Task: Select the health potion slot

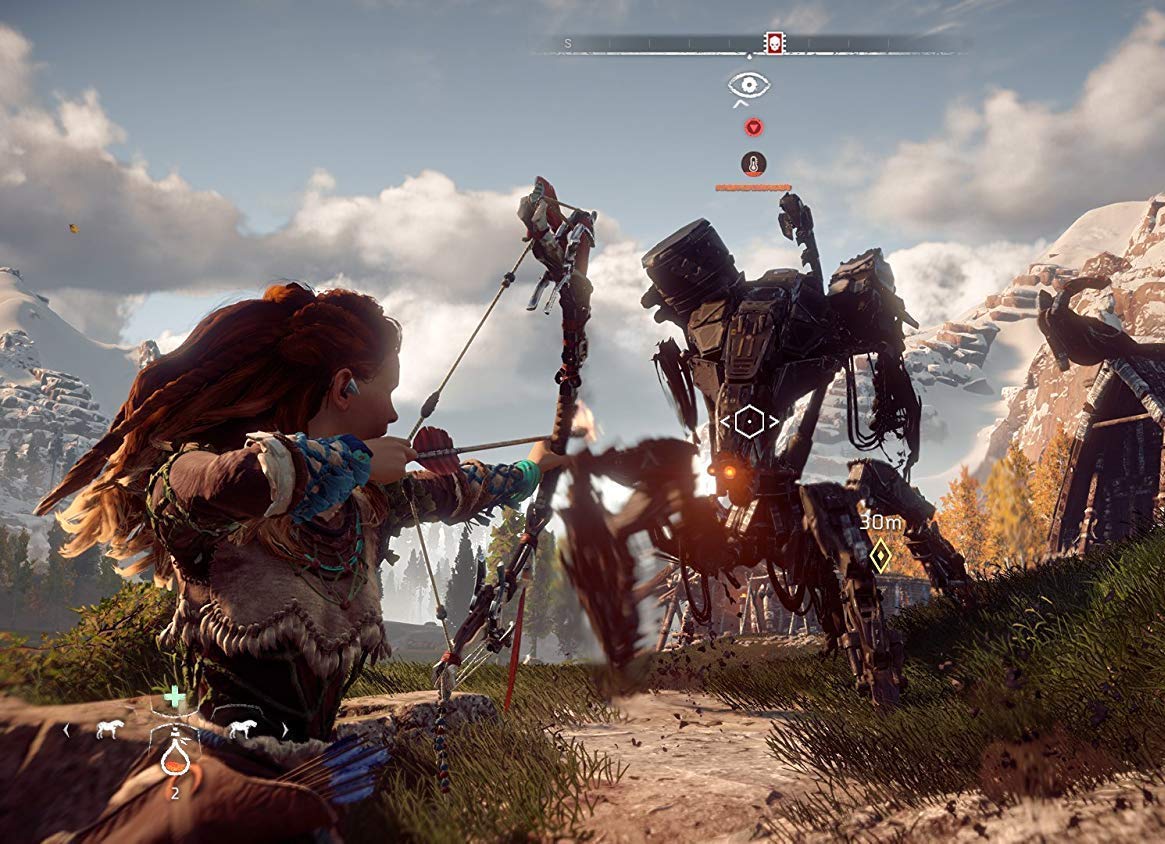Action: 175,757
